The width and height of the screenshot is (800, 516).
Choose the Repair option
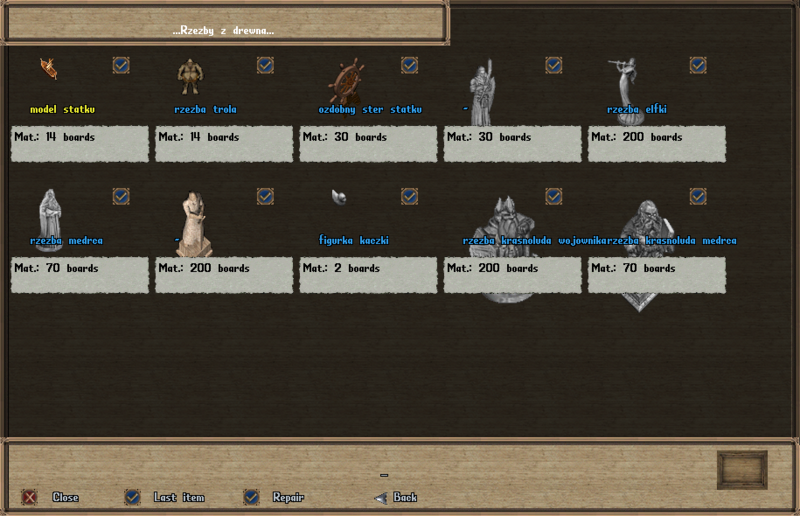coord(251,497)
